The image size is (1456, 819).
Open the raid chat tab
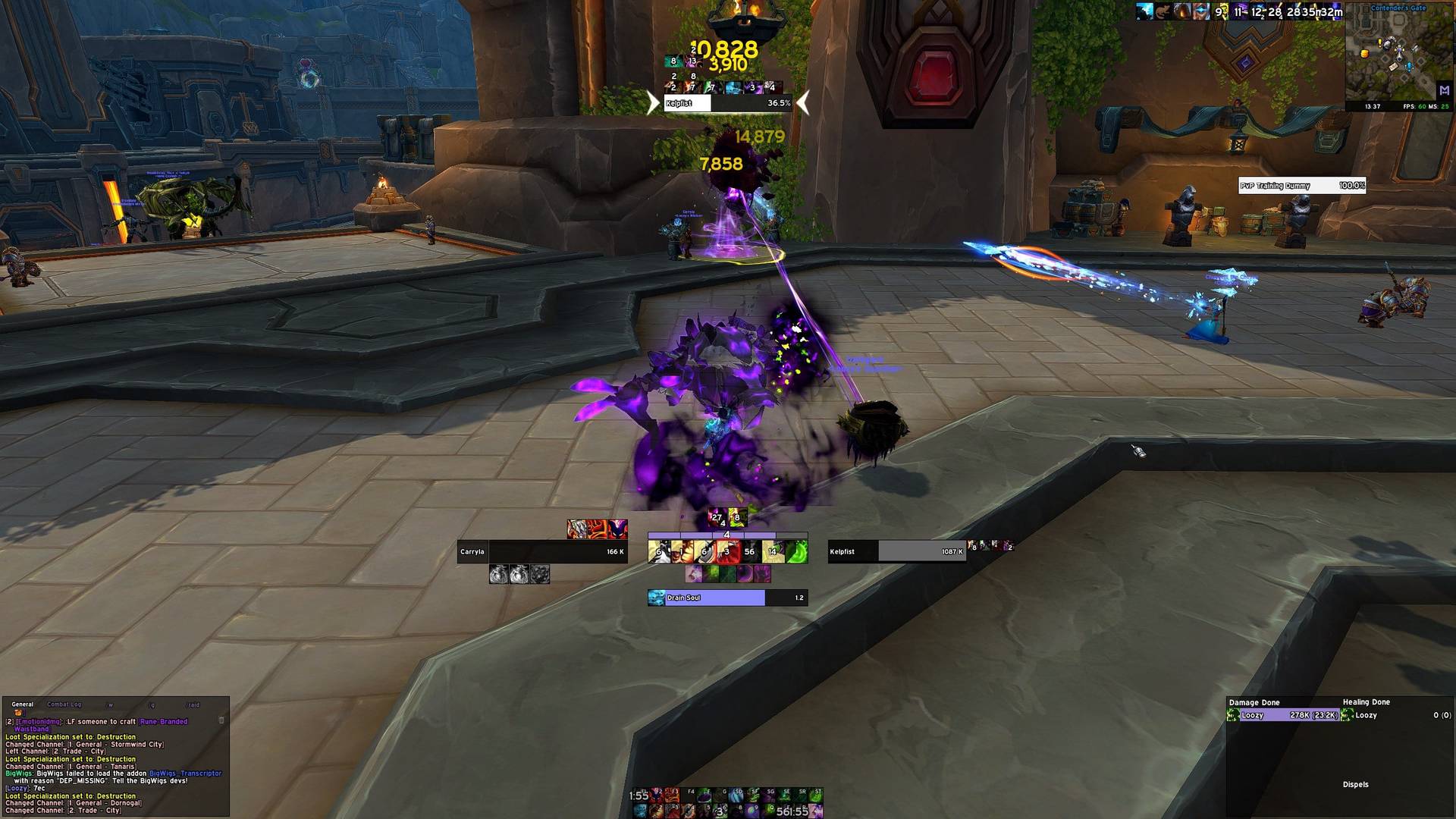(193, 704)
